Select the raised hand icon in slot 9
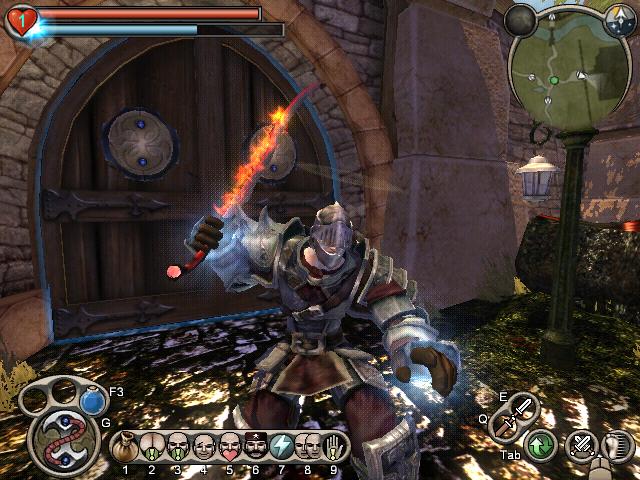The height and width of the screenshot is (480, 640). pos(333,445)
